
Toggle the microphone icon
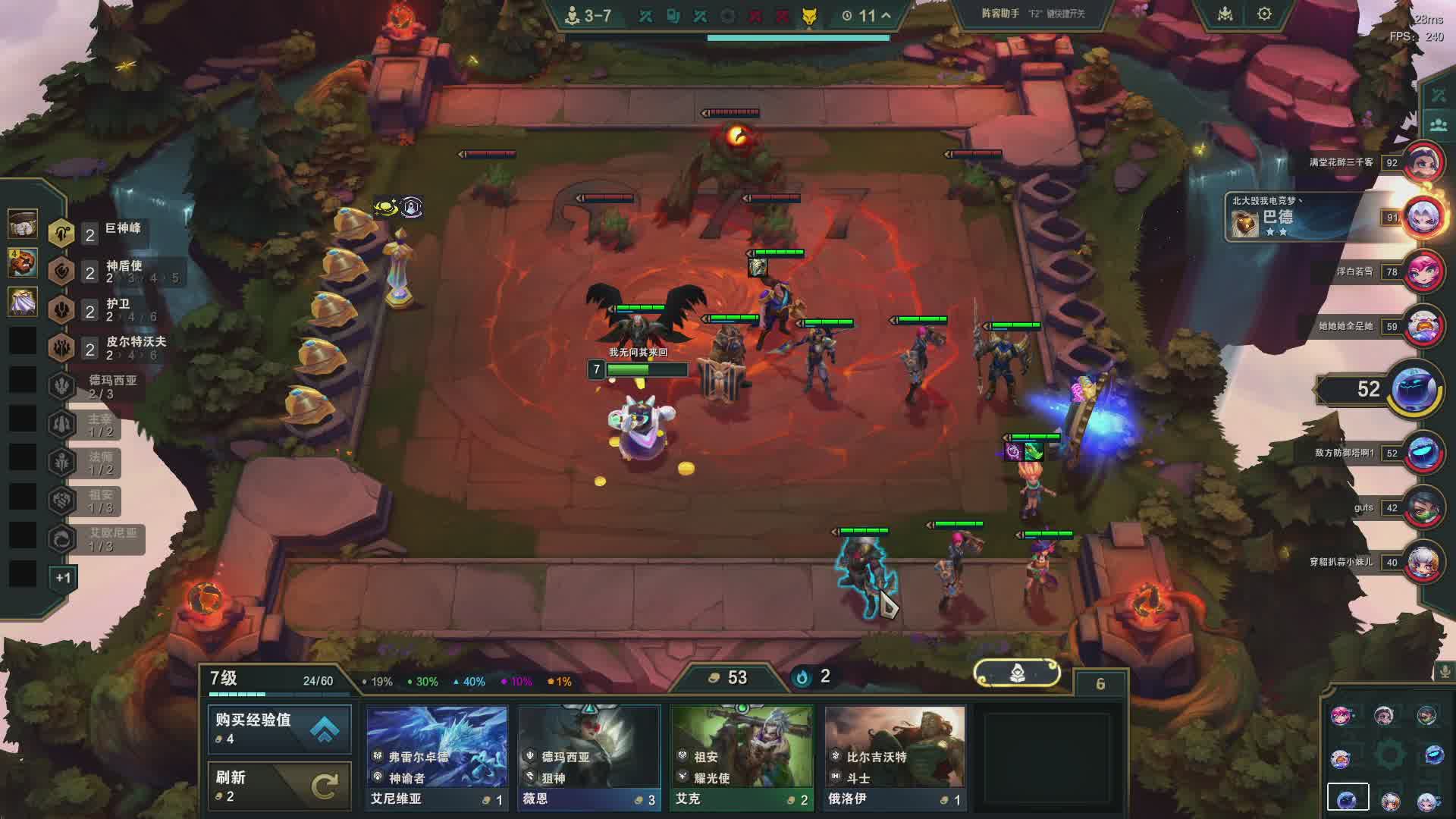[x=1445, y=671]
